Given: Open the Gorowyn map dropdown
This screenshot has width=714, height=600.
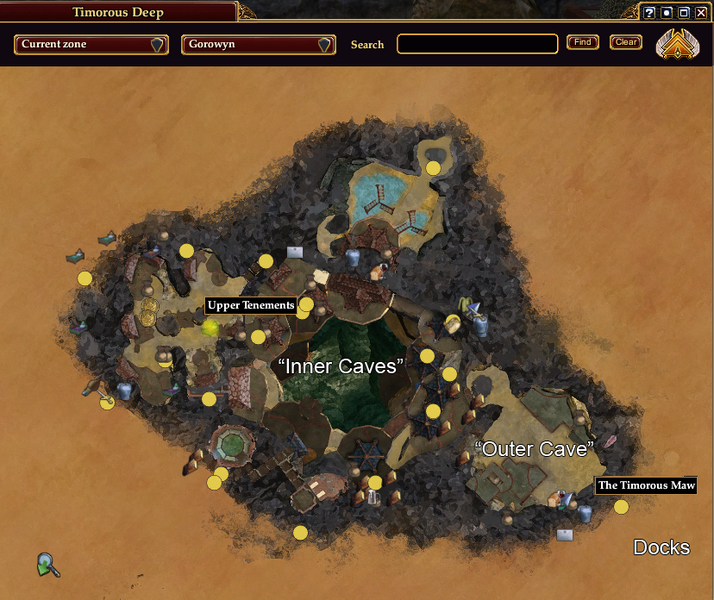Looking at the screenshot, I should click(258, 45).
